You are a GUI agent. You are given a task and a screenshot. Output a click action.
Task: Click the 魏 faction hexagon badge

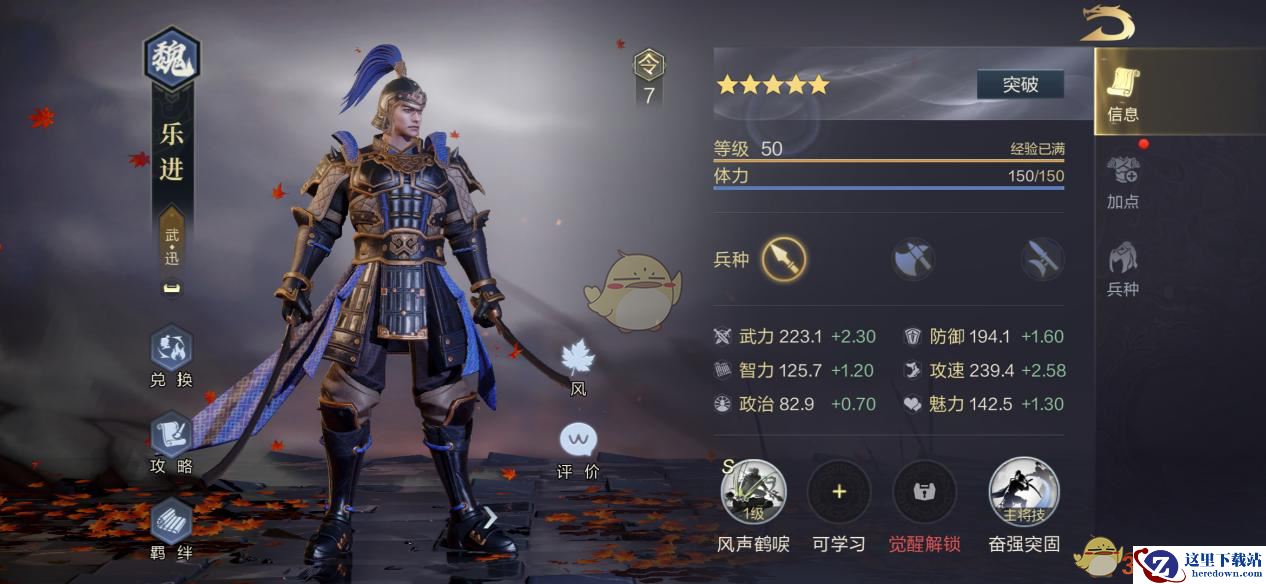(172, 61)
